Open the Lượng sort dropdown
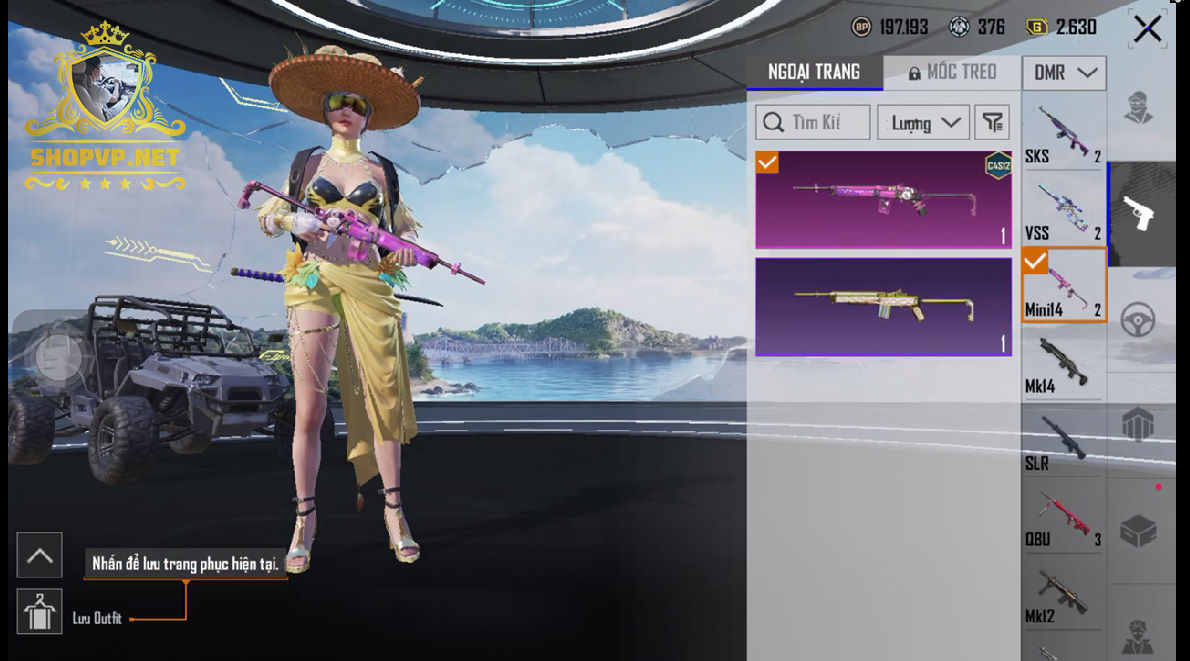This screenshot has width=1190, height=661. 923,123
